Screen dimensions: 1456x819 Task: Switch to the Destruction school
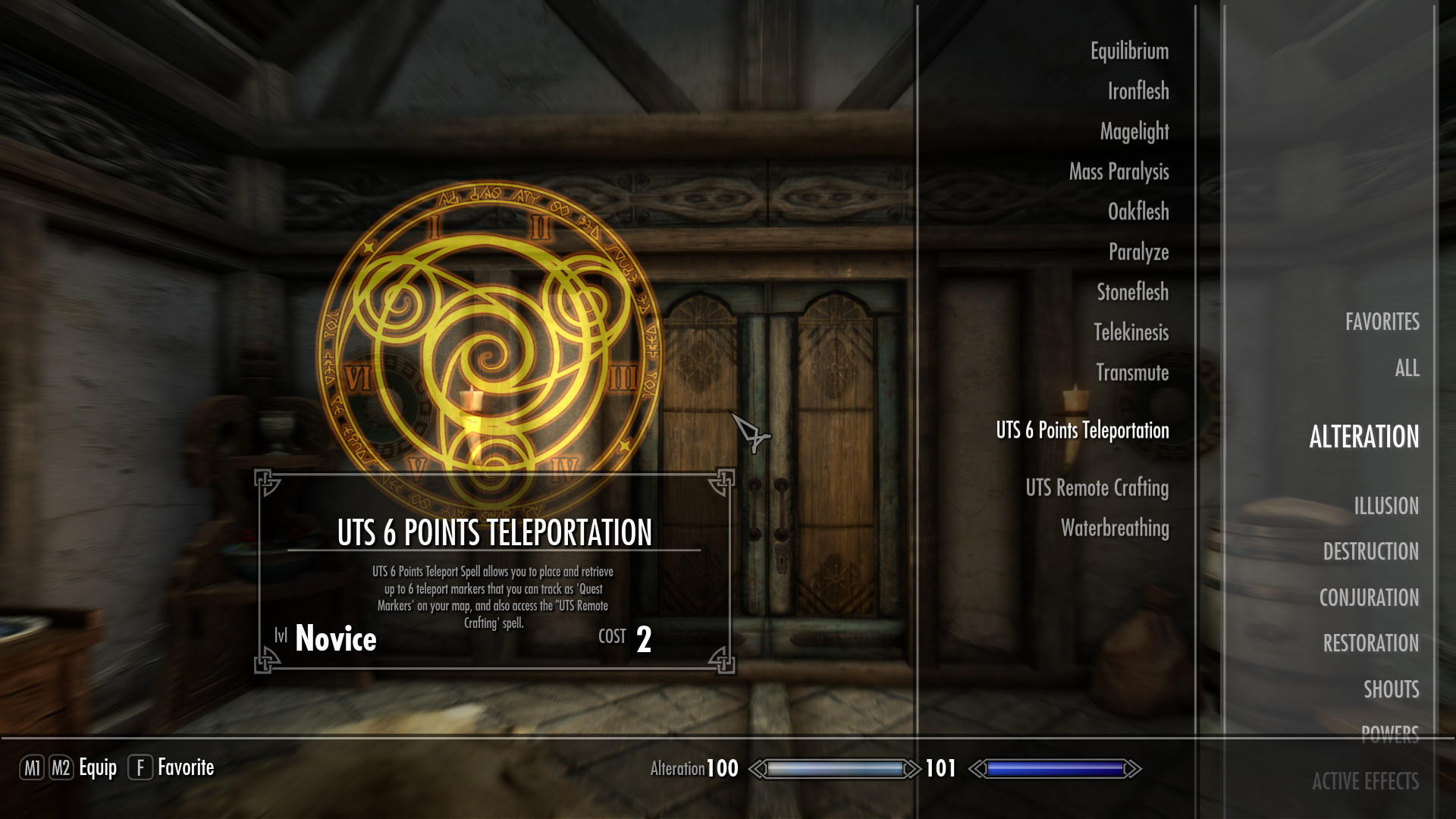(x=1370, y=552)
